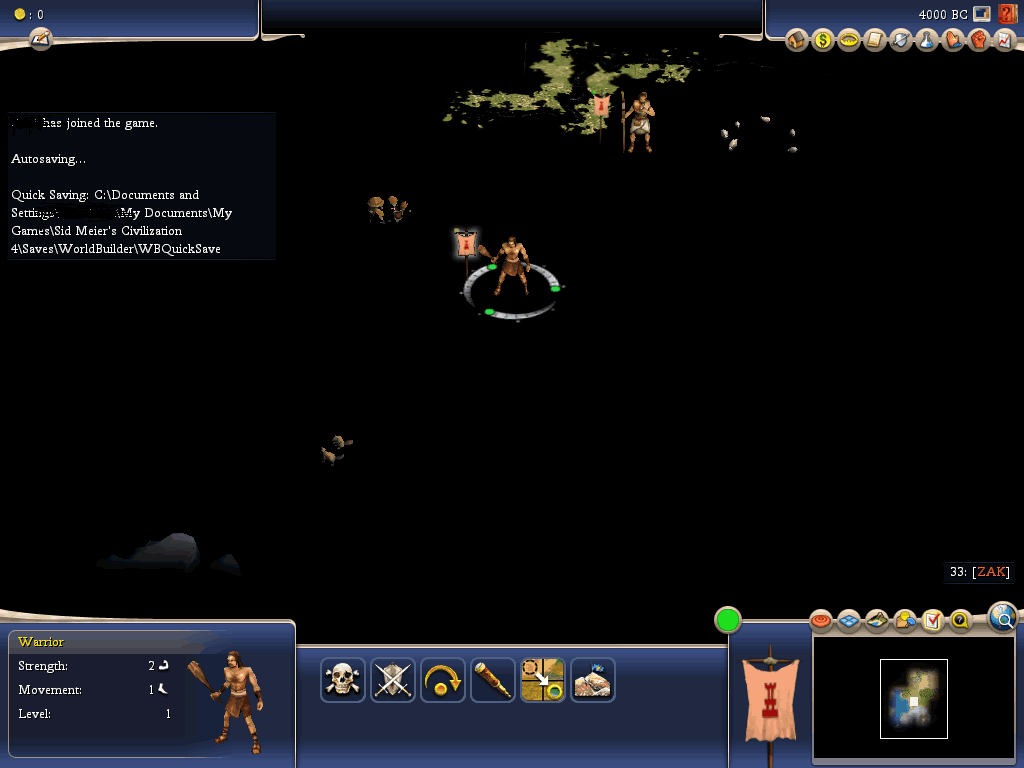Open the Domestic Advisor house icon
This screenshot has width=1024, height=768.
point(797,41)
